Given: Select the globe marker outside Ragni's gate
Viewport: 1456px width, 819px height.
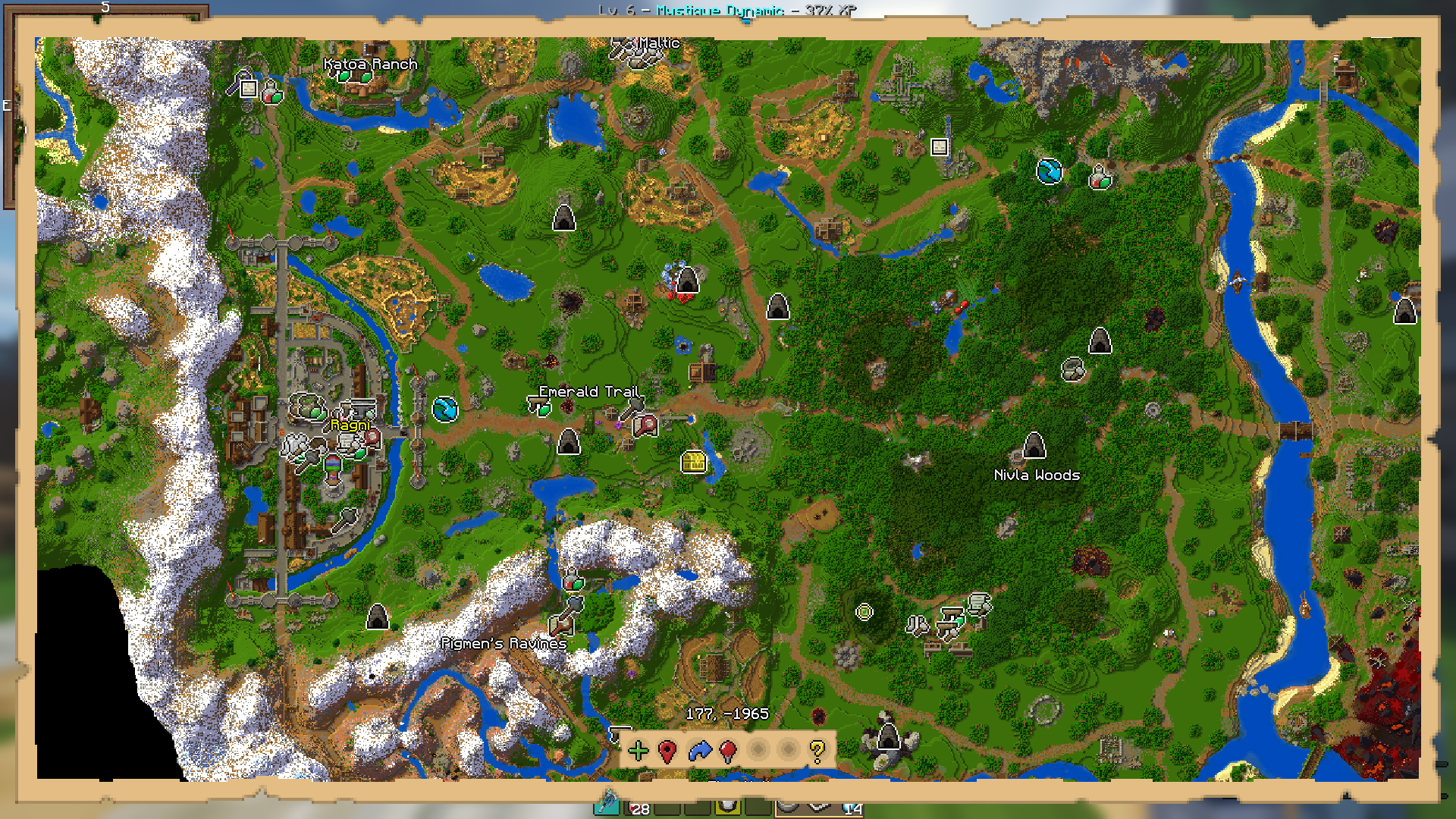Looking at the screenshot, I should (445, 409).
